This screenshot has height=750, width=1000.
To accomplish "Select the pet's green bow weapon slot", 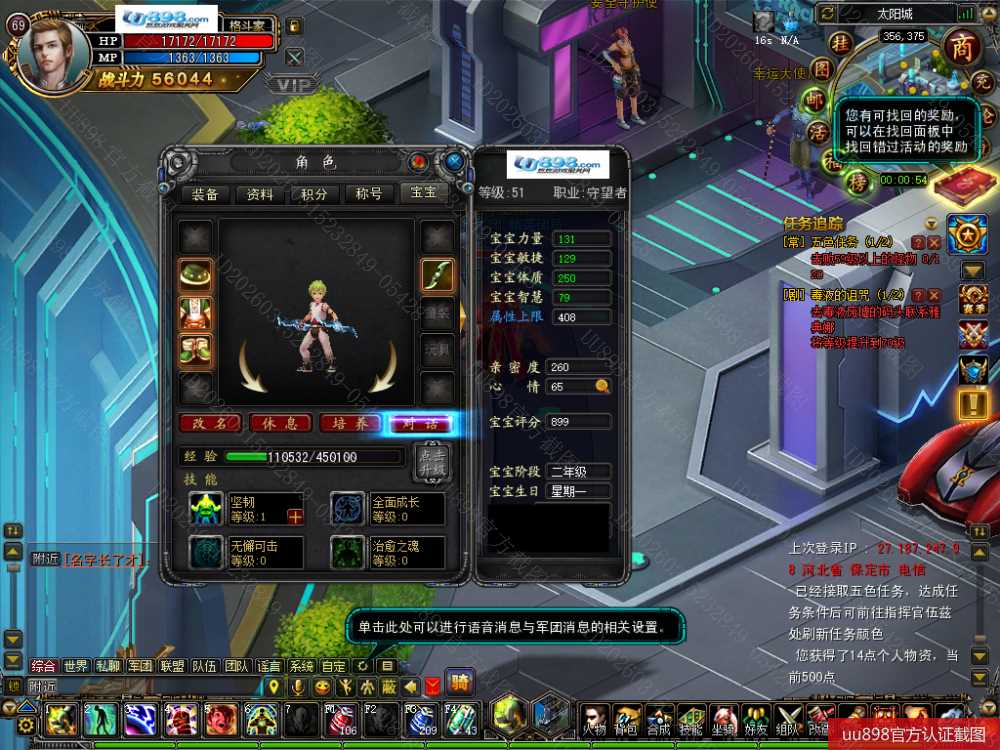I will click(x=438, y=275).
